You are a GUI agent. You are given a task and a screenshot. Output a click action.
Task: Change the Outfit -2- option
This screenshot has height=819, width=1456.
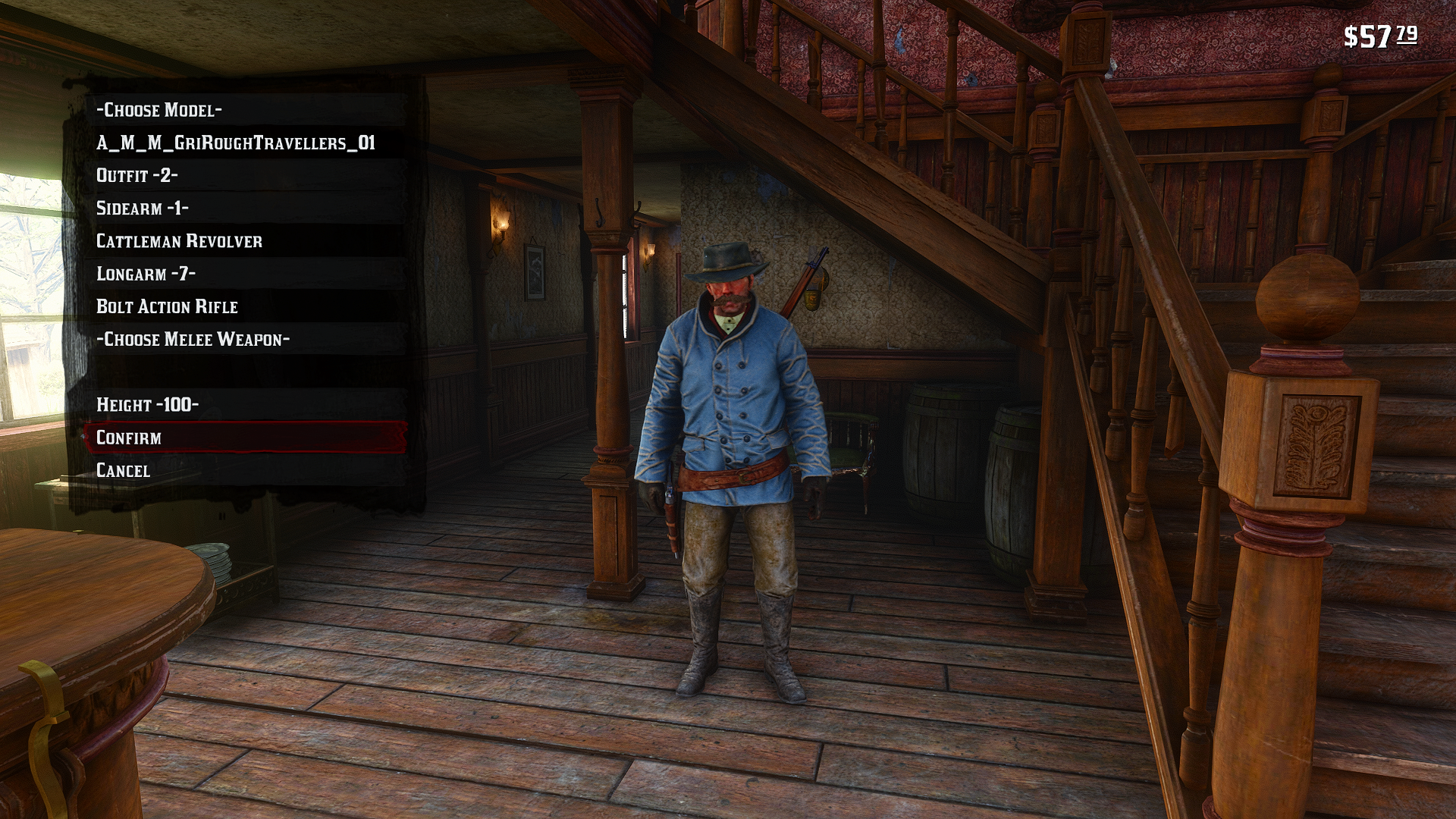tap(137, 176)
